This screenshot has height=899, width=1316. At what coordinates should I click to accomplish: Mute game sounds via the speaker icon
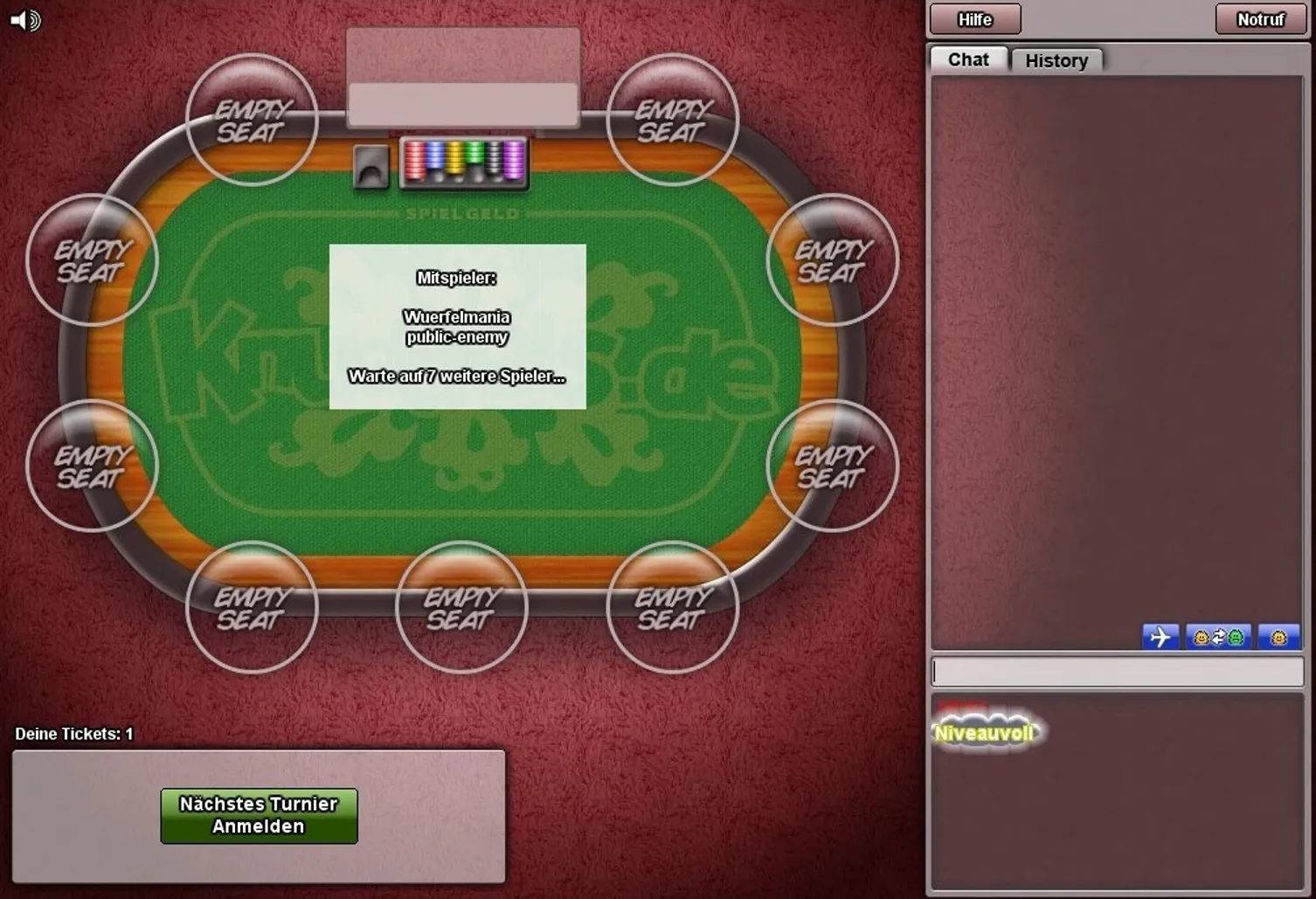(24, 19)
